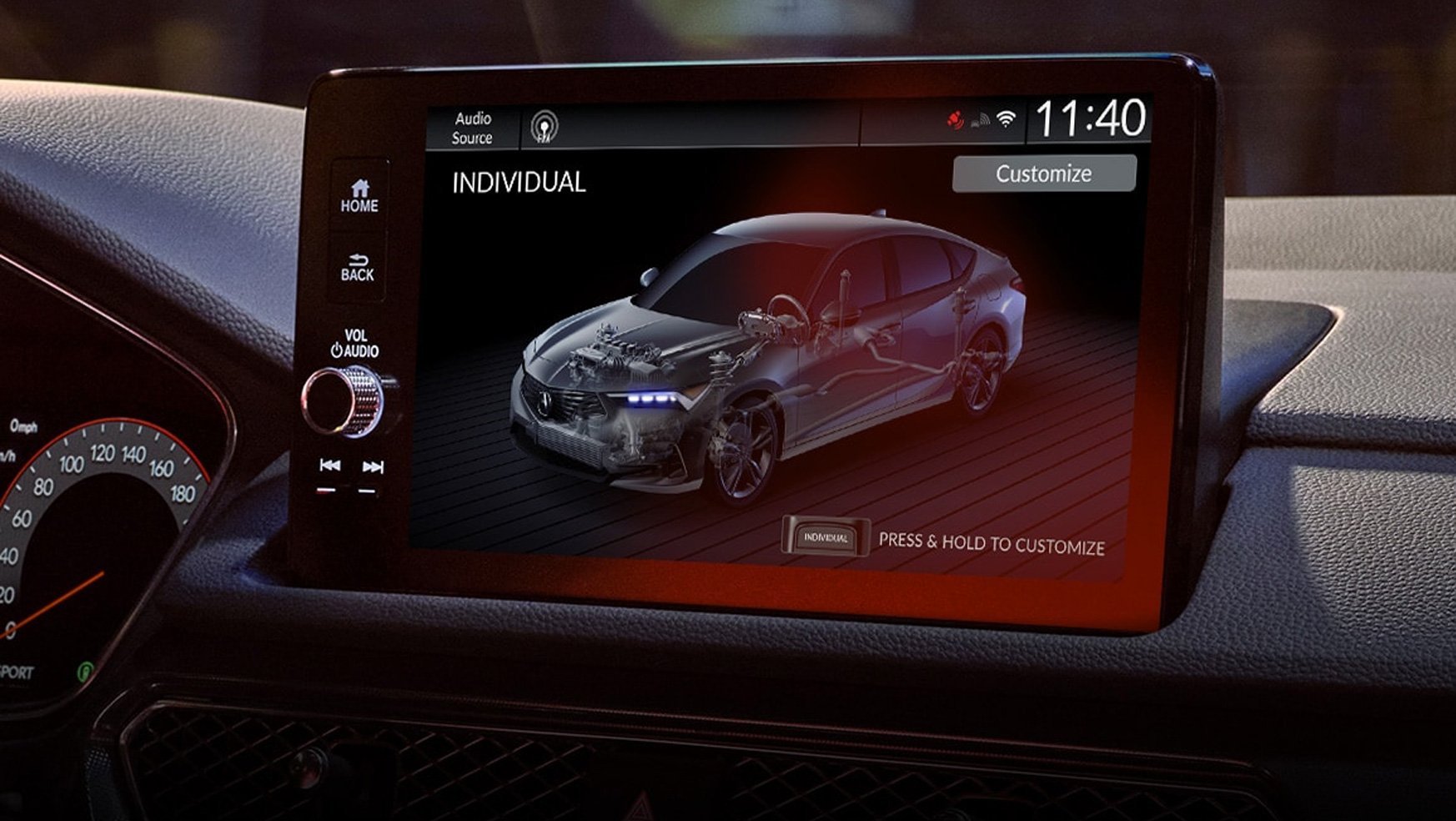This screenshot has height=821, width=1456.
Task: Go back with the BACK button
Action: pyautogui.click(x=358, y=268)
